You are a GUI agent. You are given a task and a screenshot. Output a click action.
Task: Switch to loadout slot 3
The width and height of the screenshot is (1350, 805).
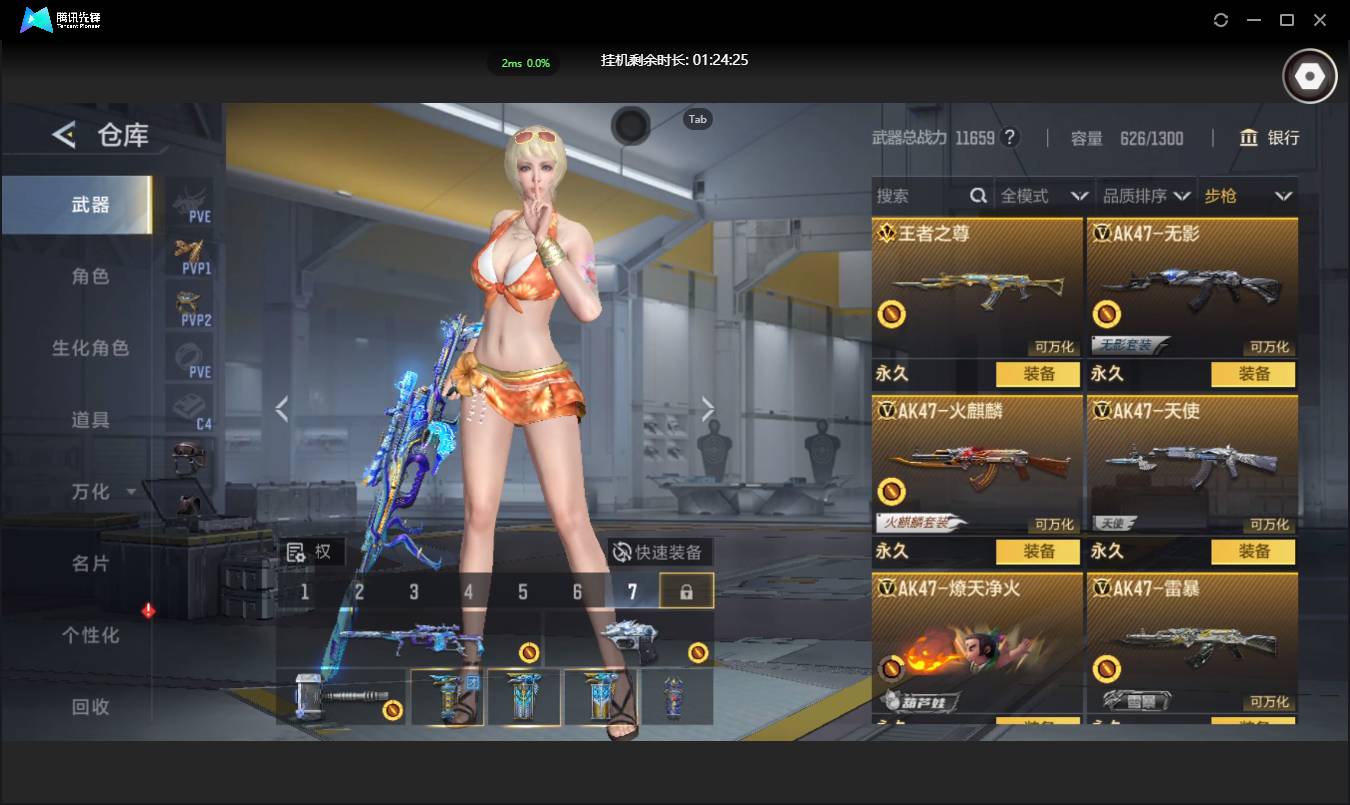(414, 592)
